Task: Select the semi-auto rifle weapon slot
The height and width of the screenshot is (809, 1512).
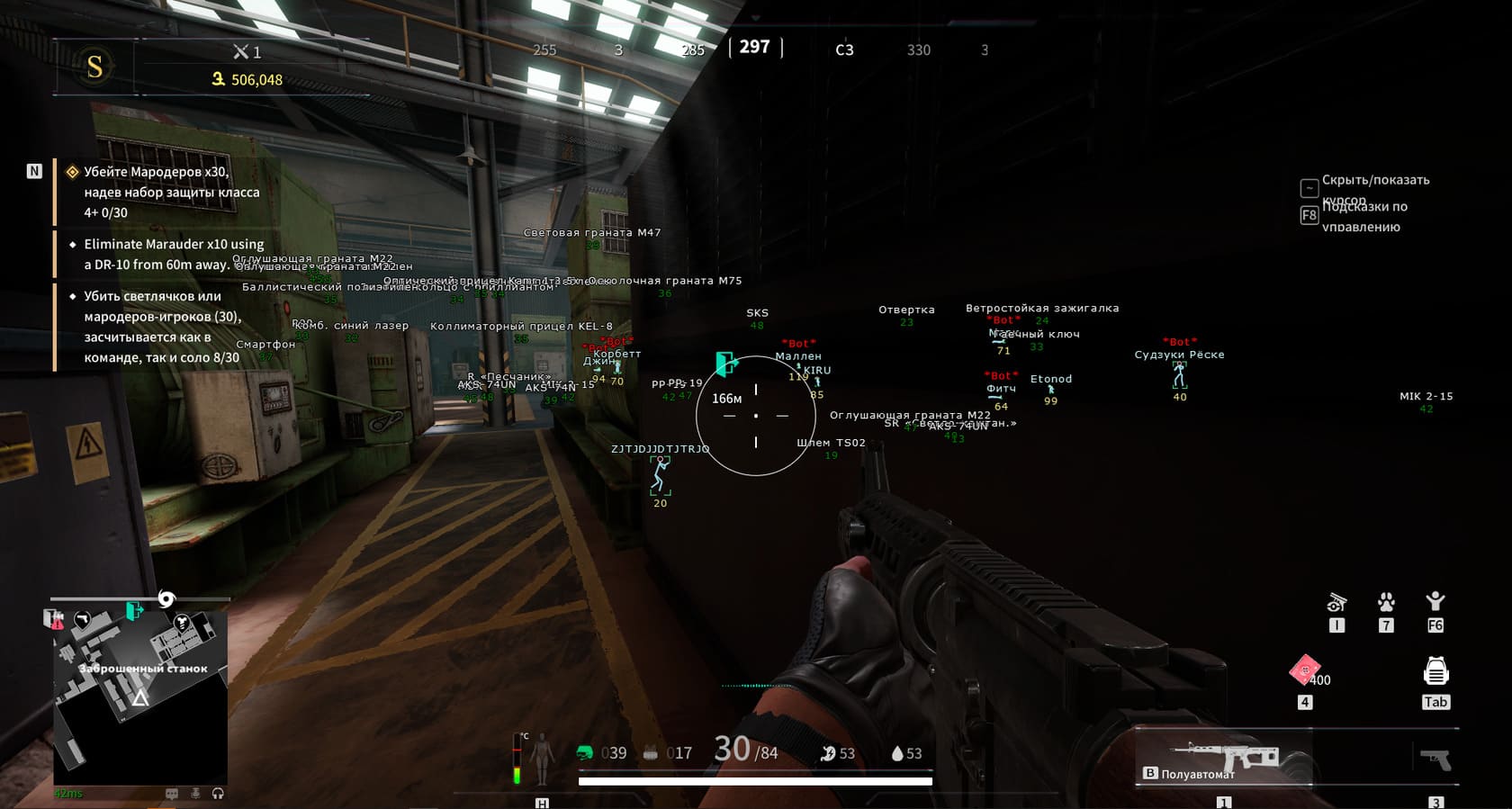Action: click(x=1224, y=757)
